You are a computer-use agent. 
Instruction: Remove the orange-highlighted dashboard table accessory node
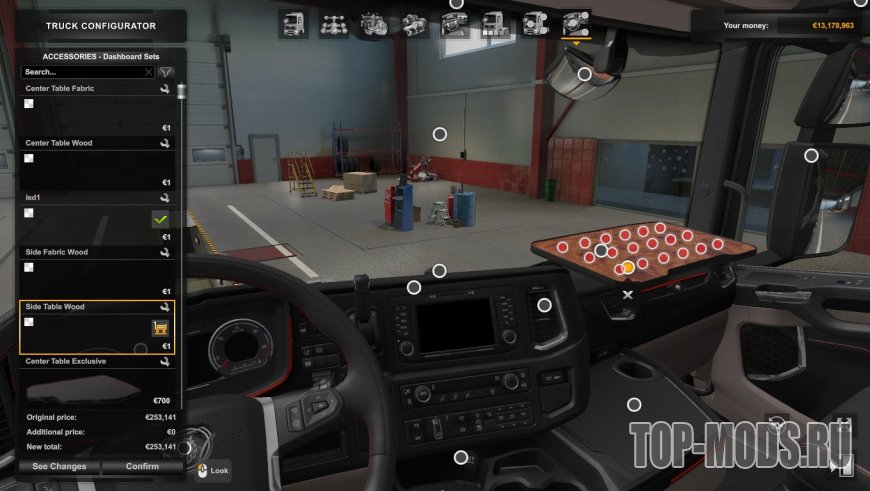coord(627,267)
